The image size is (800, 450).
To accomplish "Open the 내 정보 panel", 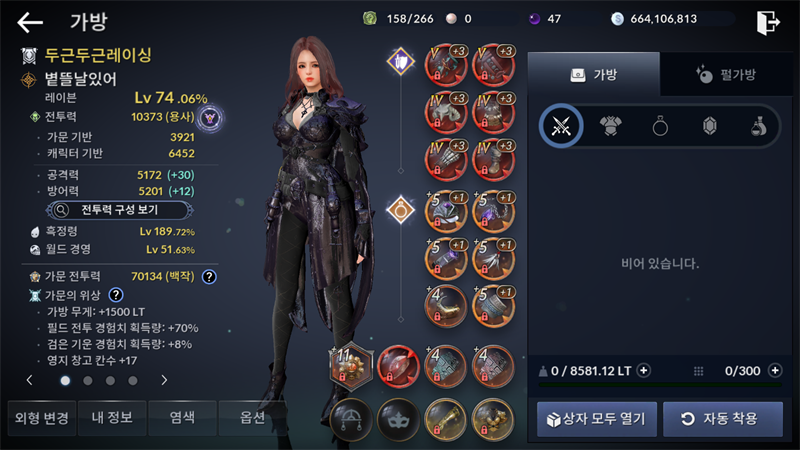I will click(112, 418).
